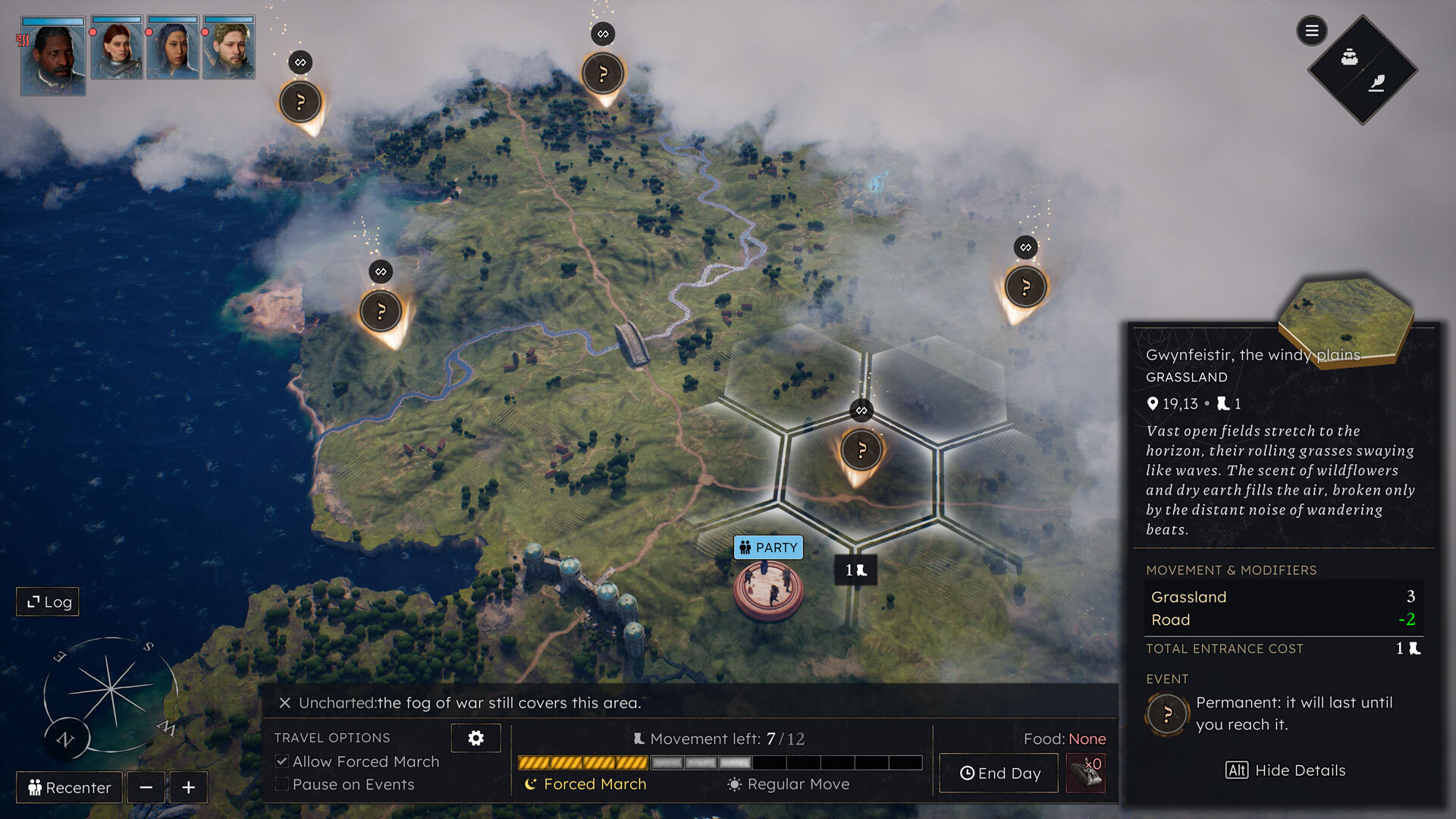Click the upper icon in the diamond panel
The width and height of the screenshot is (1456, 819).
(x=1350, y=57)
